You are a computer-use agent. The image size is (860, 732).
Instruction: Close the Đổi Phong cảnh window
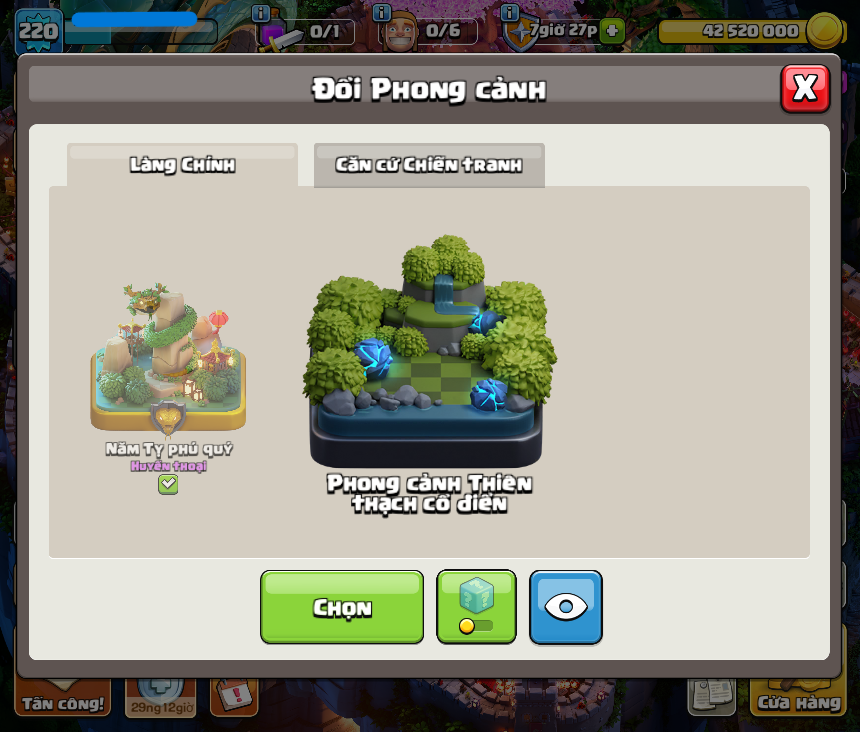point(805,89)
